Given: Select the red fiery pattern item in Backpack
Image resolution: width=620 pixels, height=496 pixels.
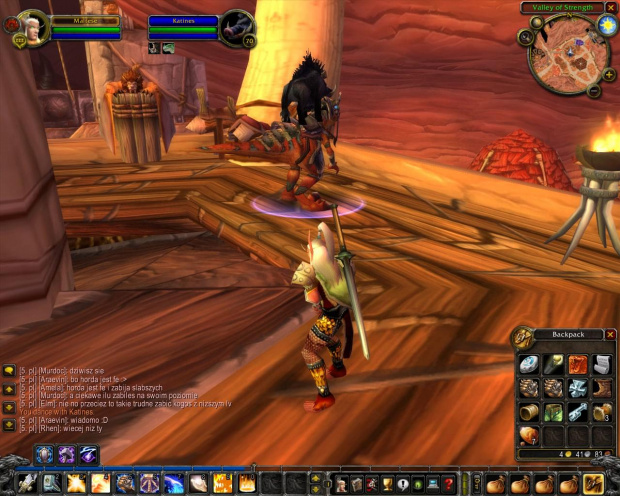Looking at the screenshot, I should (x=578, y=364).
